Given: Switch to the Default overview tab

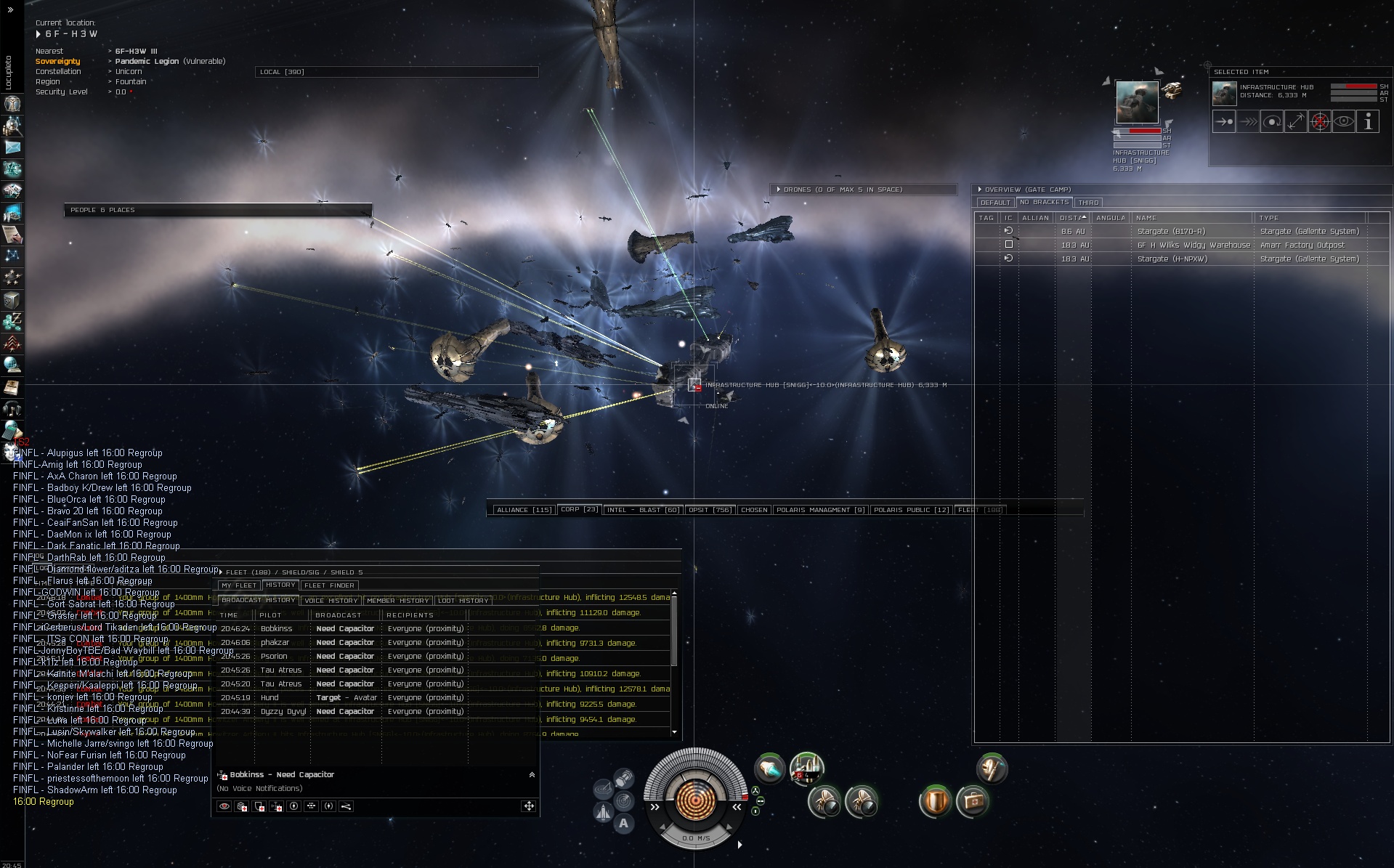Looking at the screenshot, I should coord(994,203).
